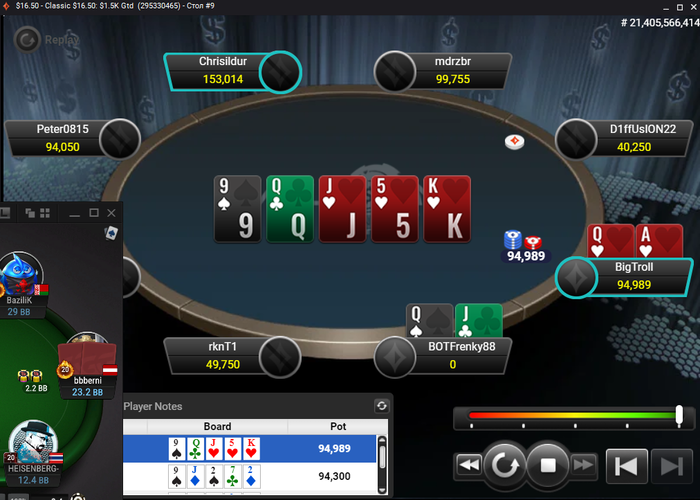Adjust the replay speed slider handle
The image size is (700, 500).
(x=680, y=415)
